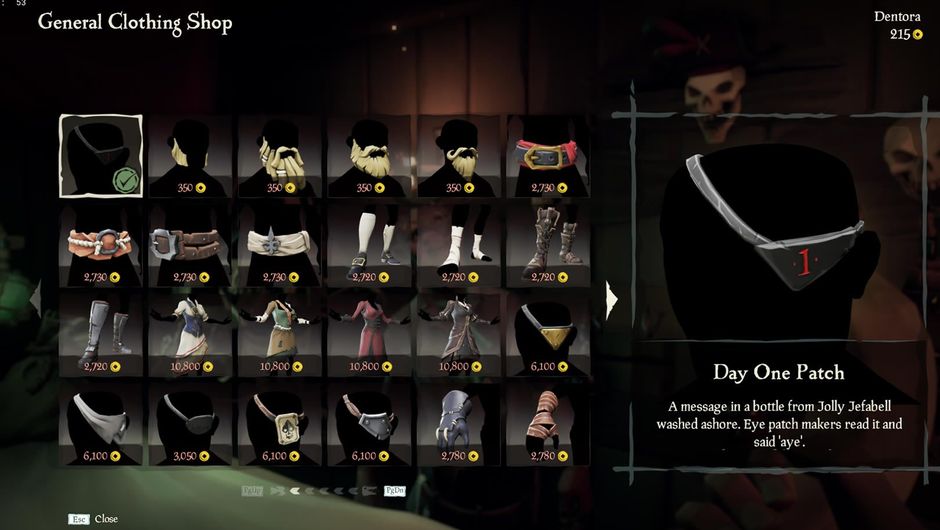Go to the next shop page arrow
940x530 pixels.
(612, 297)
